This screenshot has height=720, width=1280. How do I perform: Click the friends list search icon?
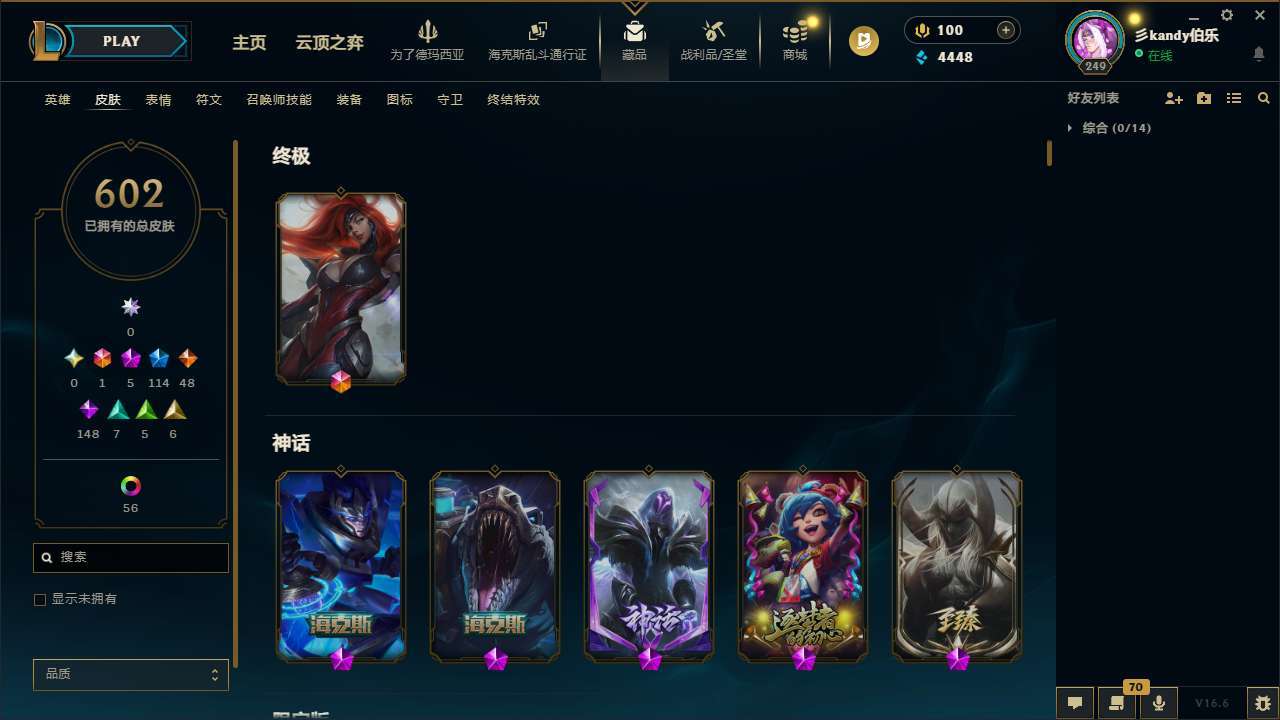[1263, 98]
